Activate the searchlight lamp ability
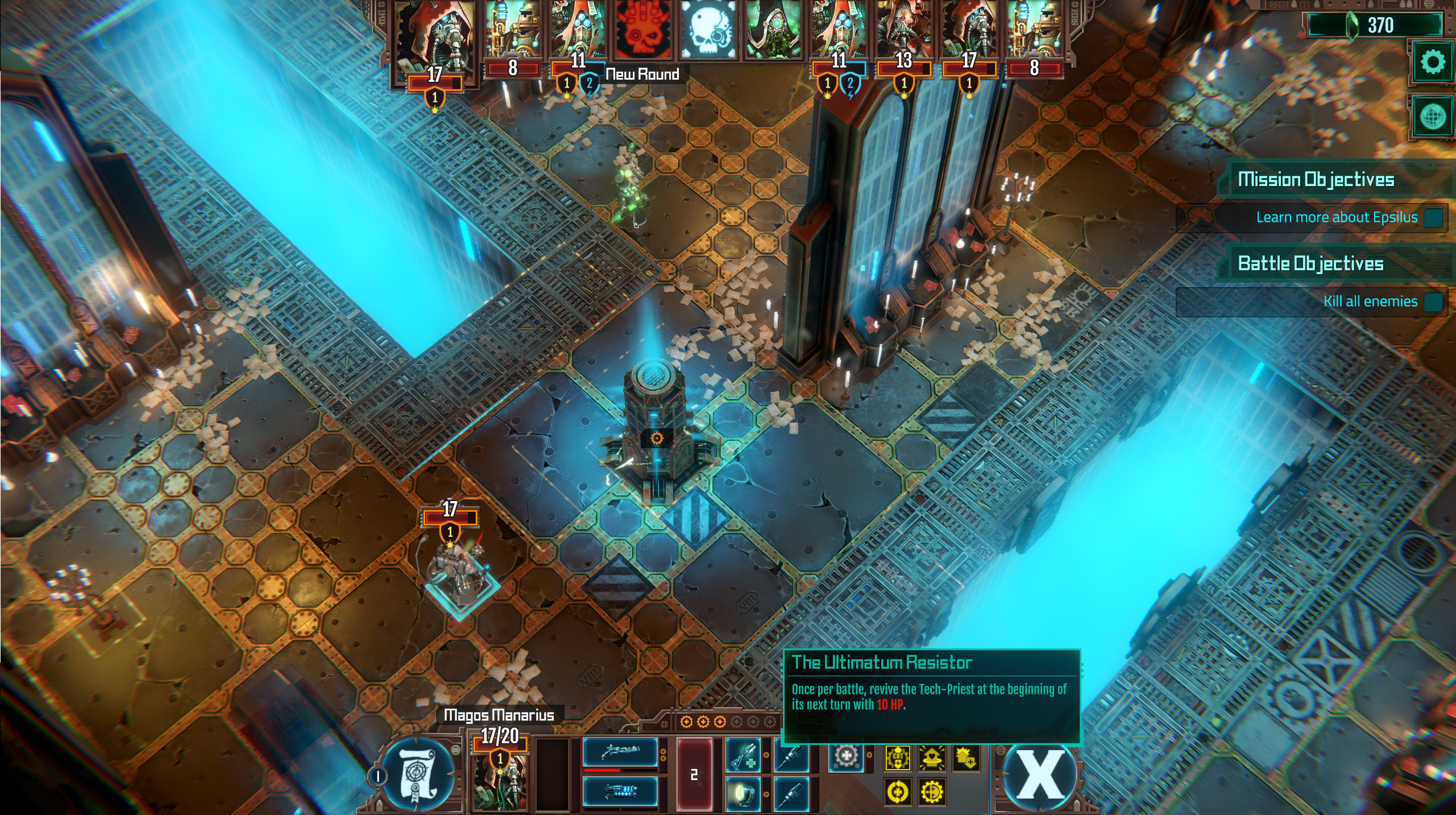 (743, 792)
